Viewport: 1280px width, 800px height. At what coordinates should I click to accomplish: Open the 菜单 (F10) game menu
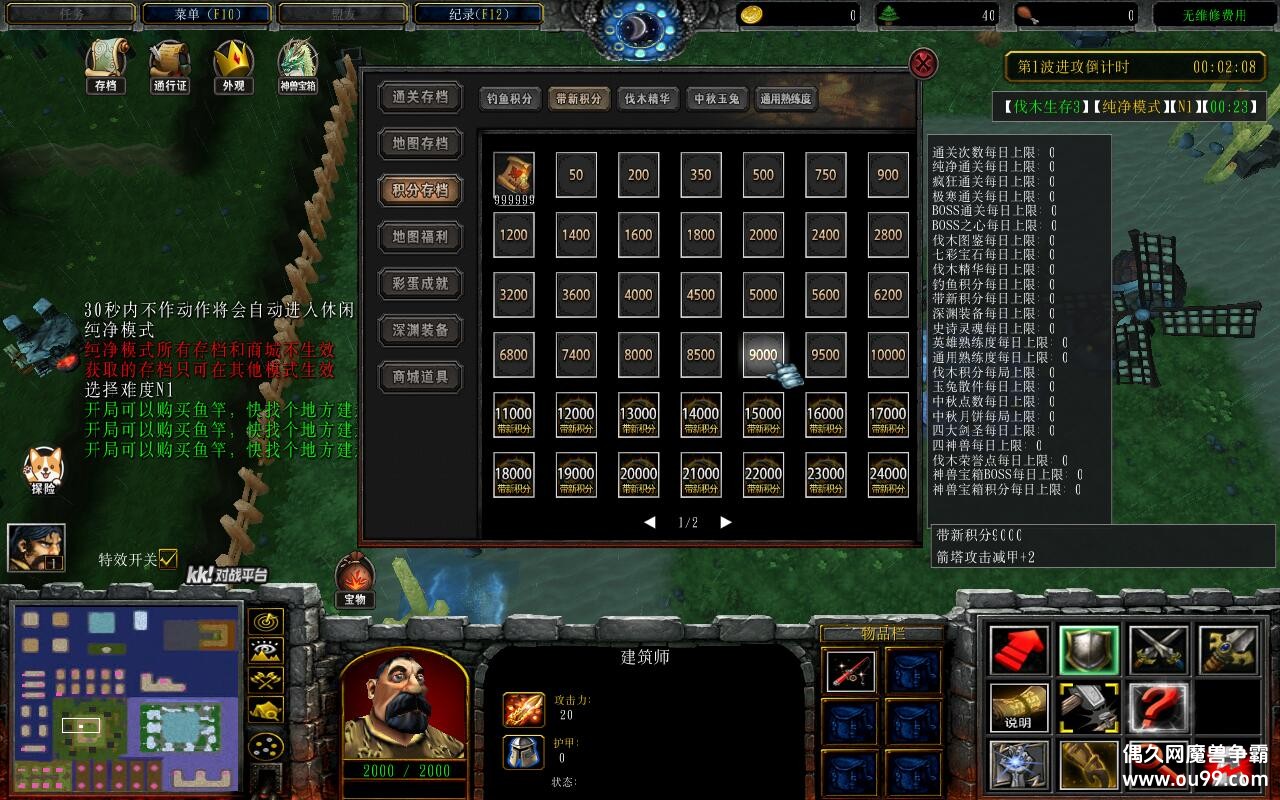click(x=206, y=15)
